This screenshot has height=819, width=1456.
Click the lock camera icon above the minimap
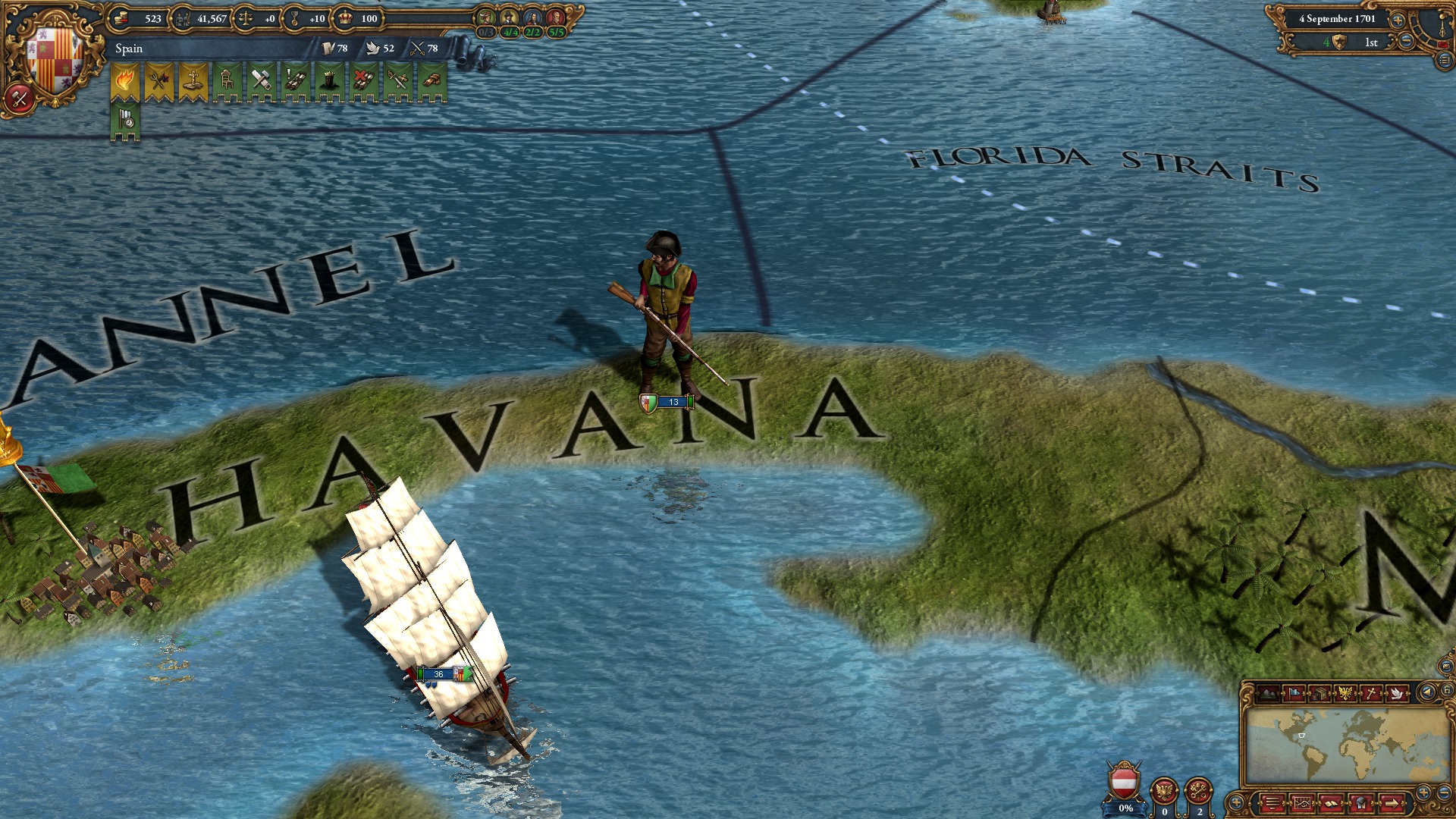click(x=1447, y=689)
